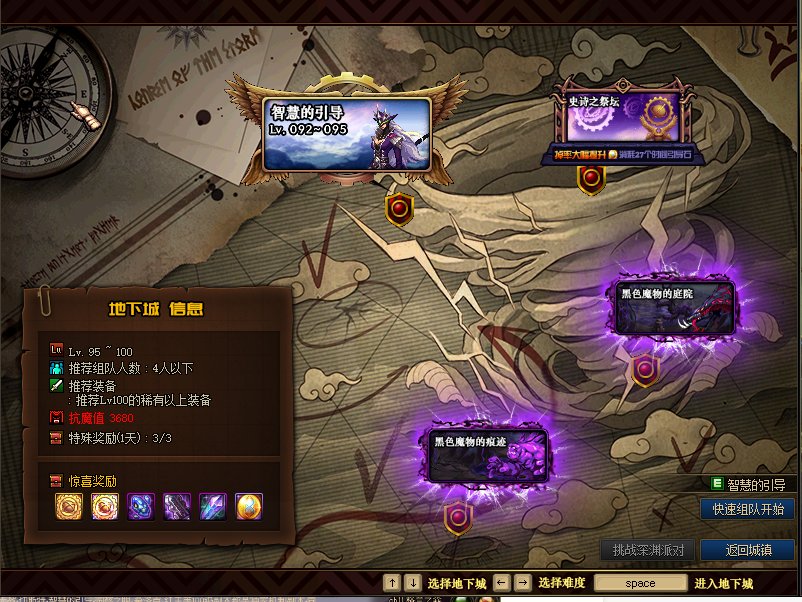Select the 黑色魔物的庭院 dungeon
This screenshot has width=802, height=602.
click(x=674, y=307)
